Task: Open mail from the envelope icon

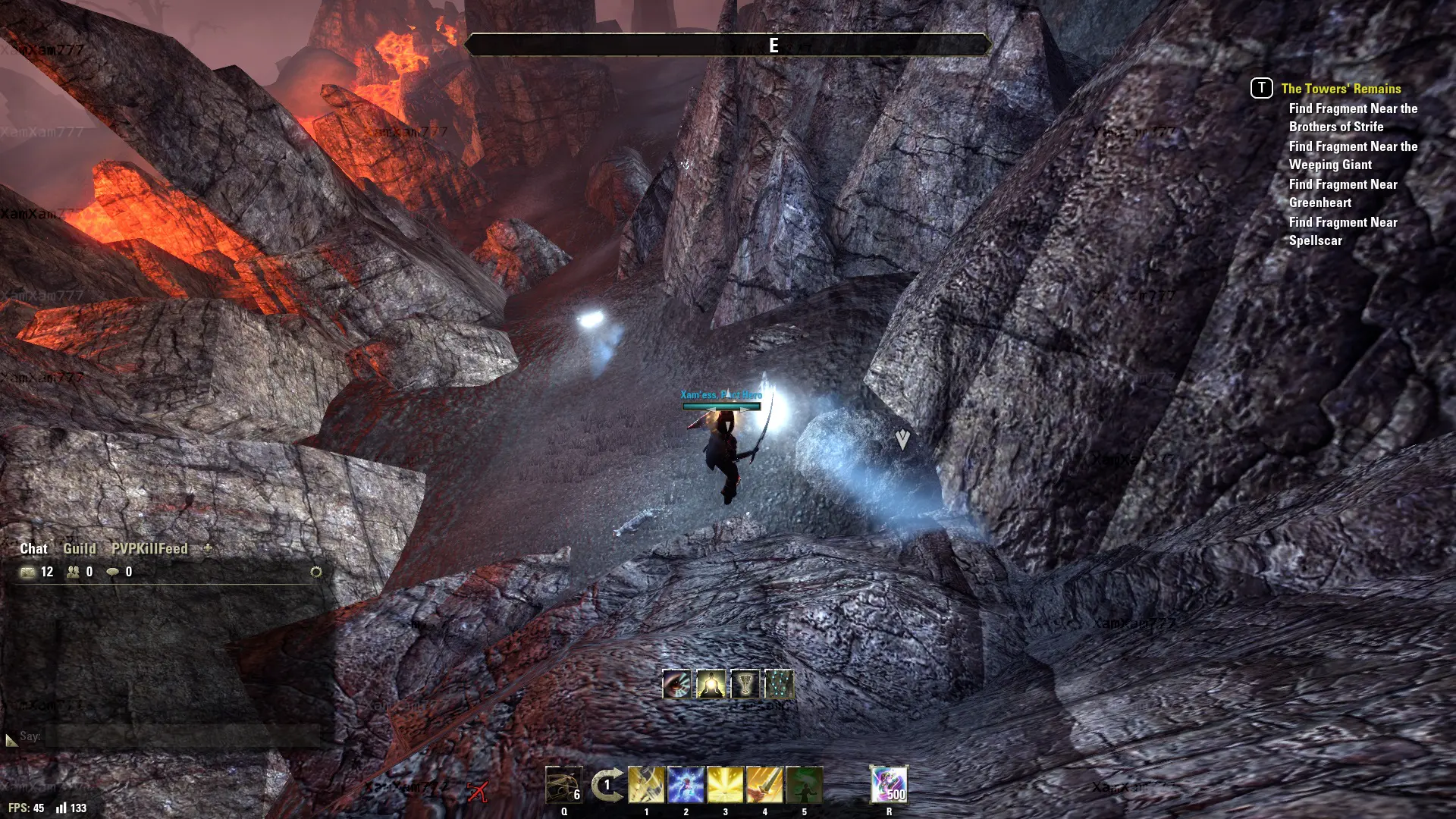Action: (28, 572)
